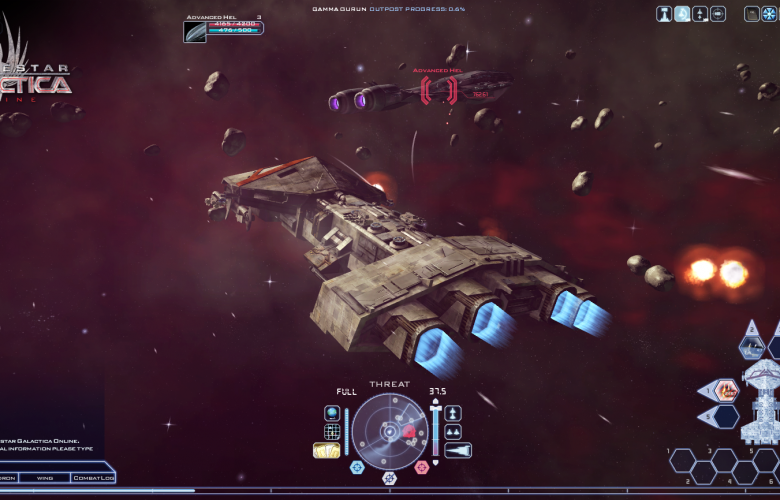Adjust the throttle speed slider

(434, 430)
